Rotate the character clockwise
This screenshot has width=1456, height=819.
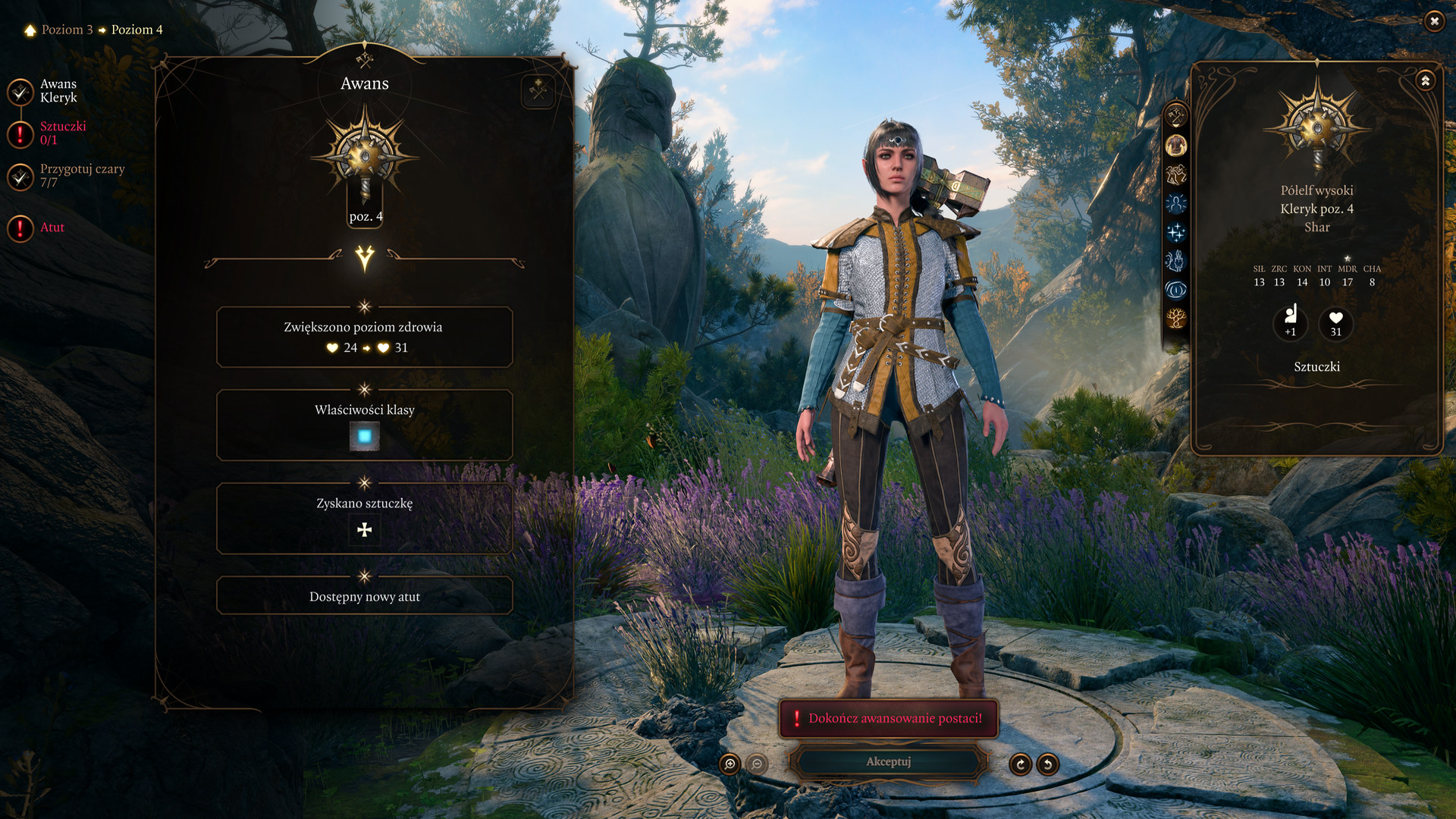(1020, 764)
